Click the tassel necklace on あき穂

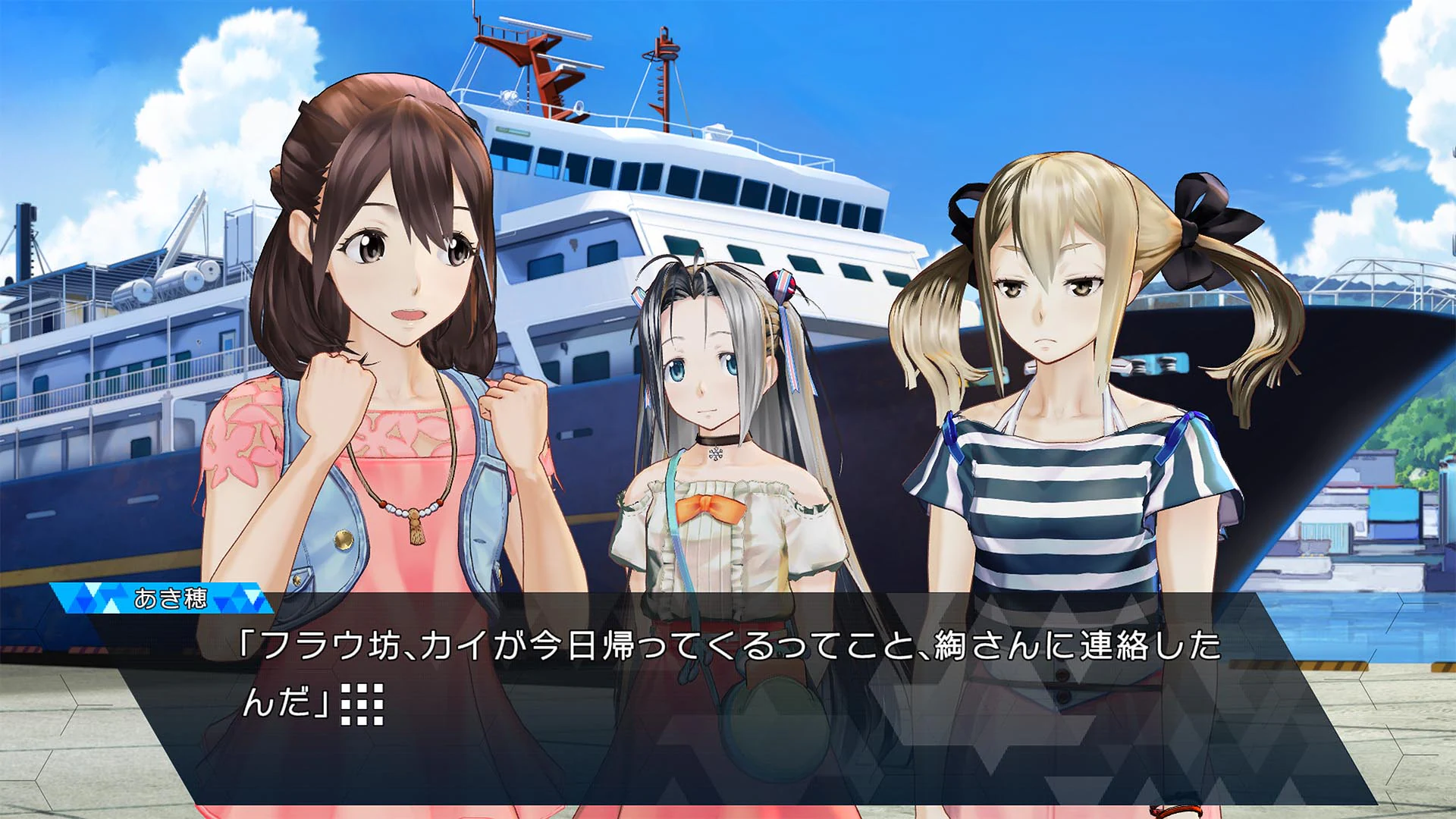416,533
